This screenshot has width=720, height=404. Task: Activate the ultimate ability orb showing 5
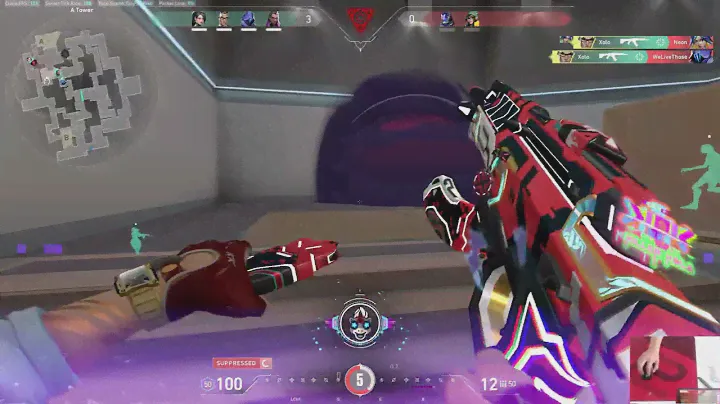pos(359,379)
